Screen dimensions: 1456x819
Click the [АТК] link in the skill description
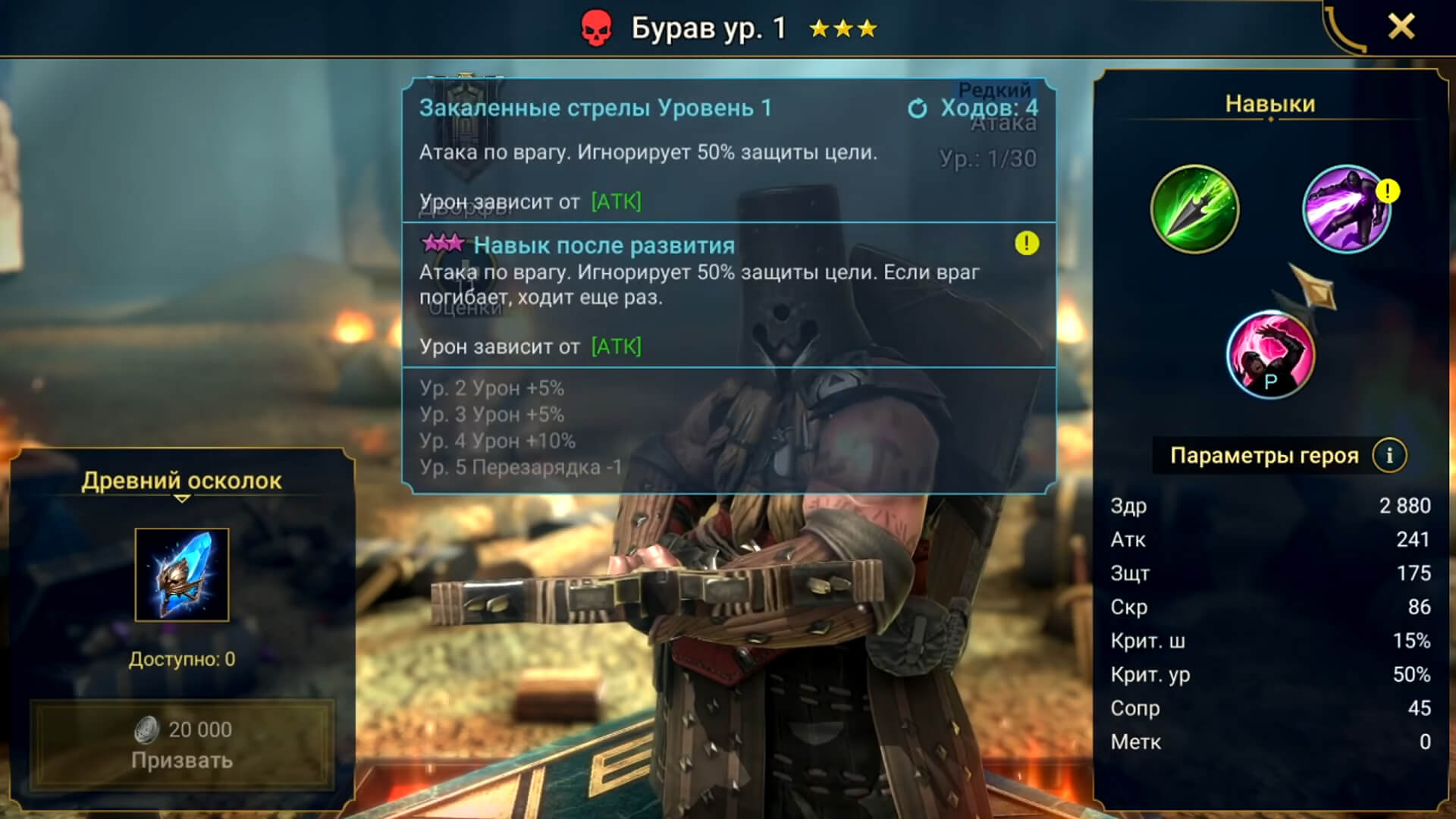tap(617, 202)
